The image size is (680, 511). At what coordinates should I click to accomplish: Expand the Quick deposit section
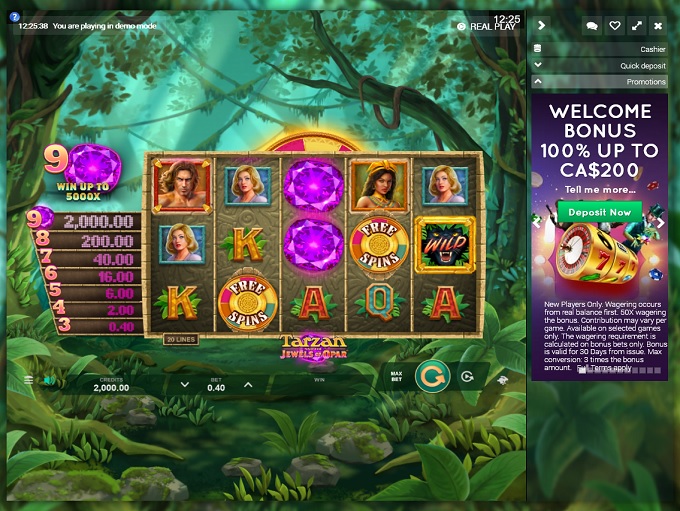600,65
